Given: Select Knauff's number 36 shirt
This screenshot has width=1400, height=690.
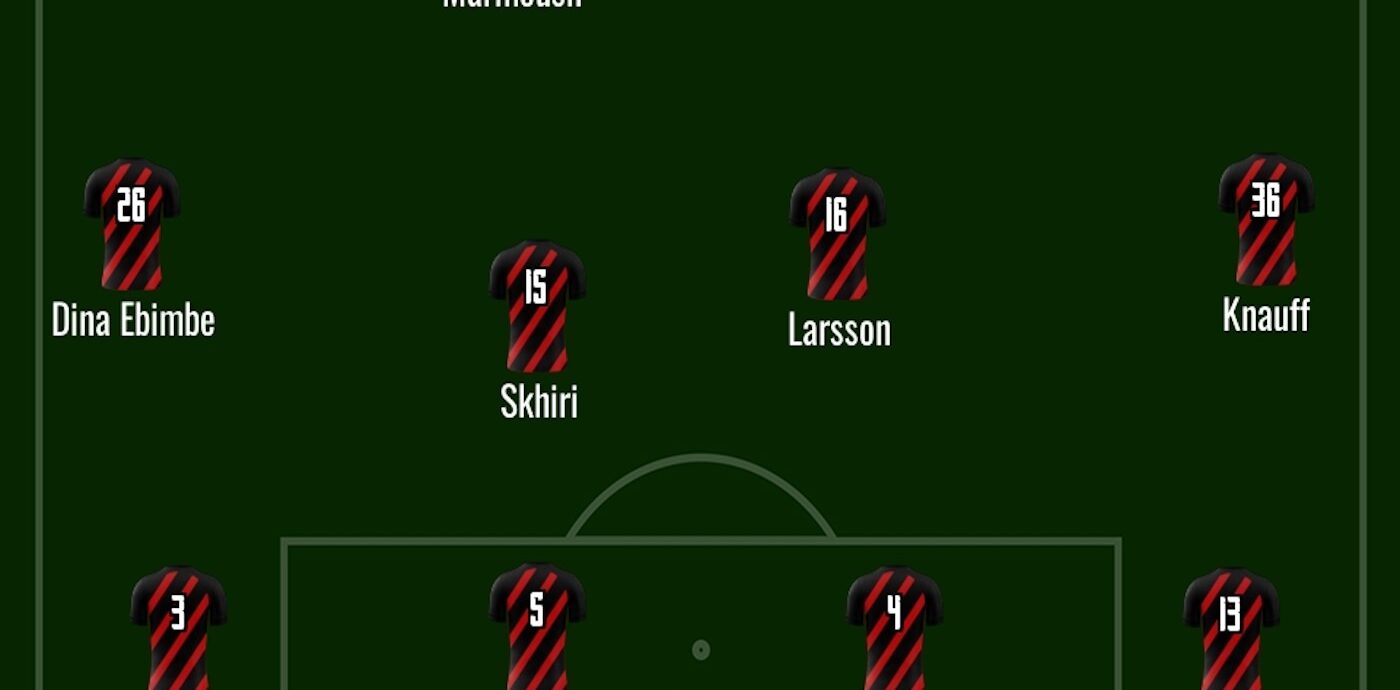Looking at the screenshot, I should pos(1265,219).
